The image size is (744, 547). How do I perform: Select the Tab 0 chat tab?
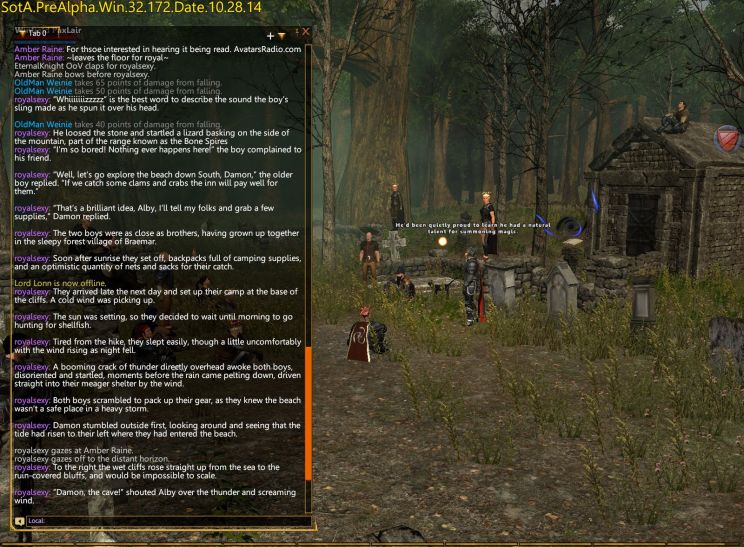pos(37,33)
